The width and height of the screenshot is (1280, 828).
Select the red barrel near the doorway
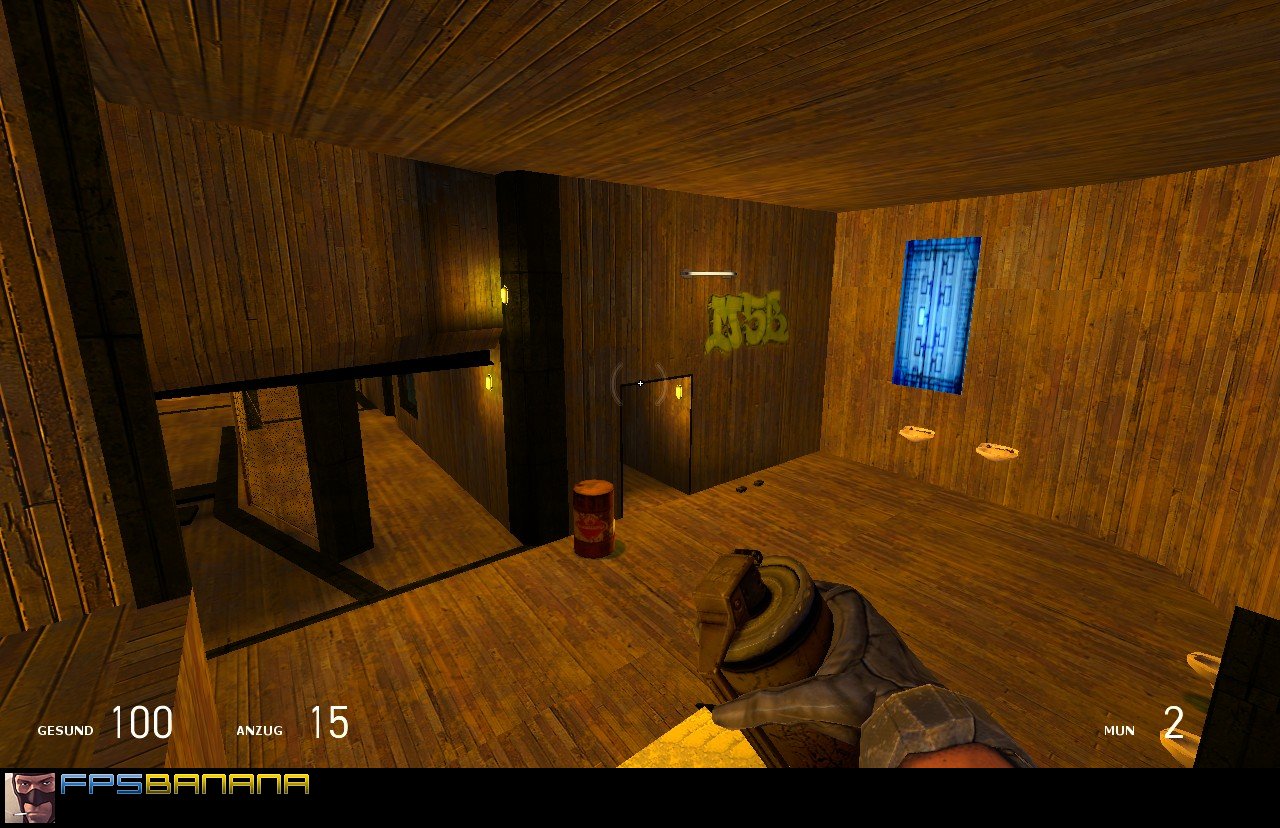(594, 516)
